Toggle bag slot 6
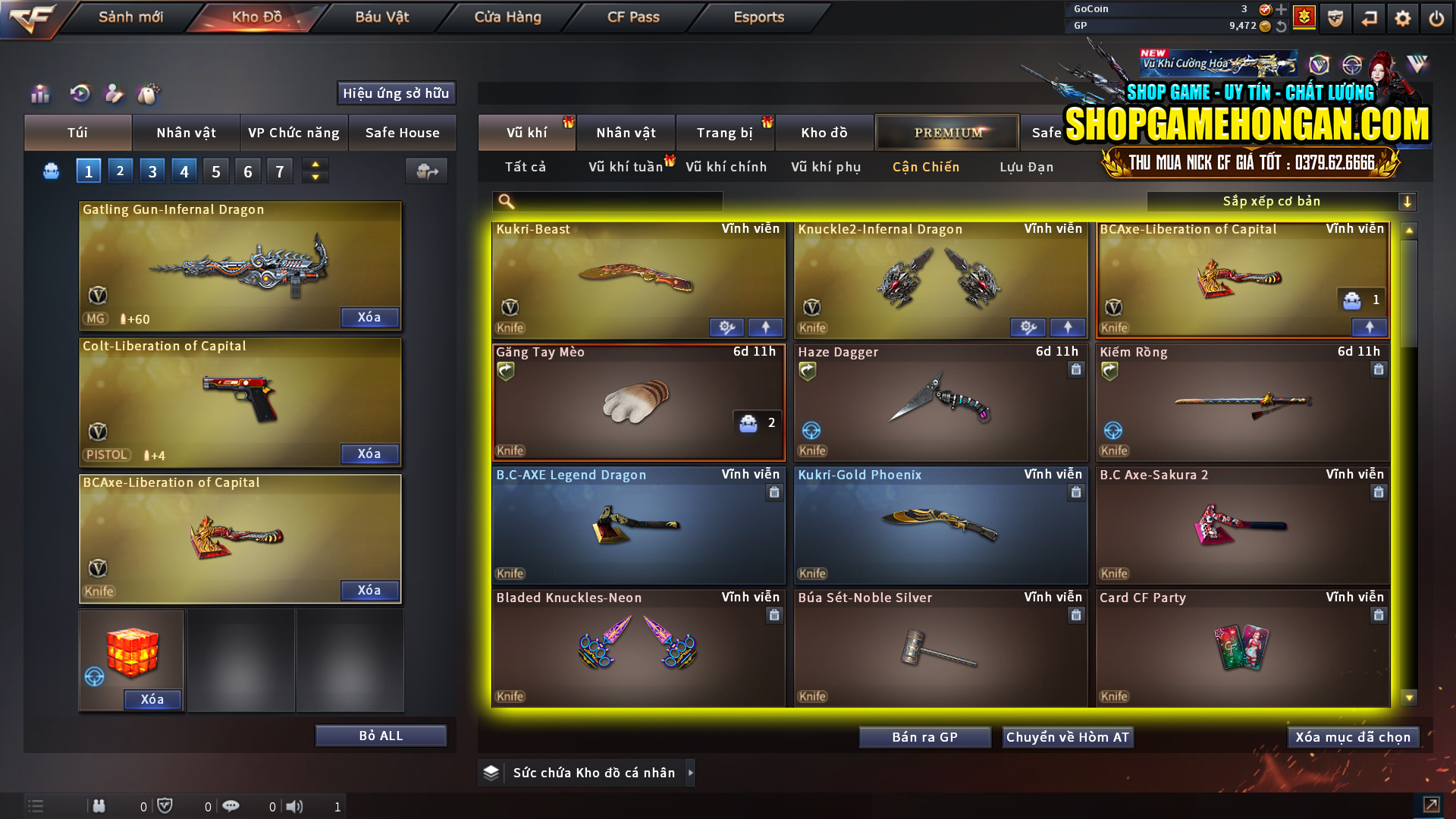Viewport: 1456px width, 819px height. click(247, 171)
